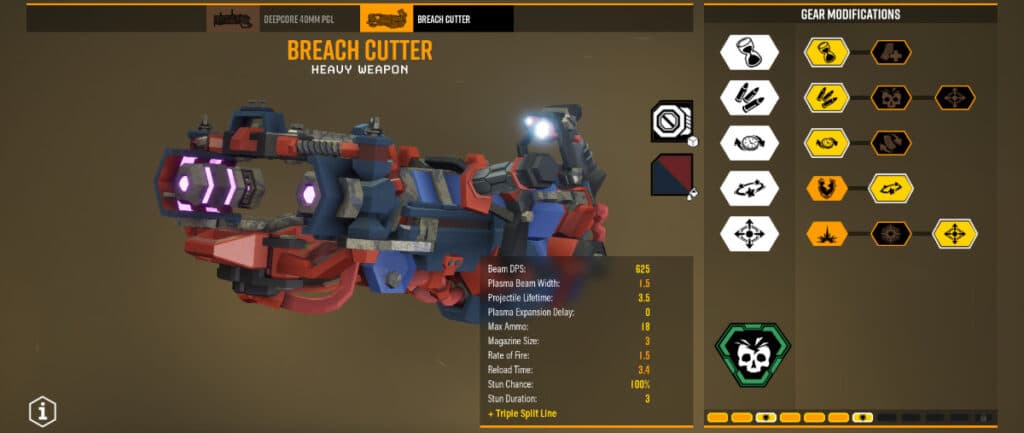Select the white clock-arrows tier 3 hexagon

[750, 143]
